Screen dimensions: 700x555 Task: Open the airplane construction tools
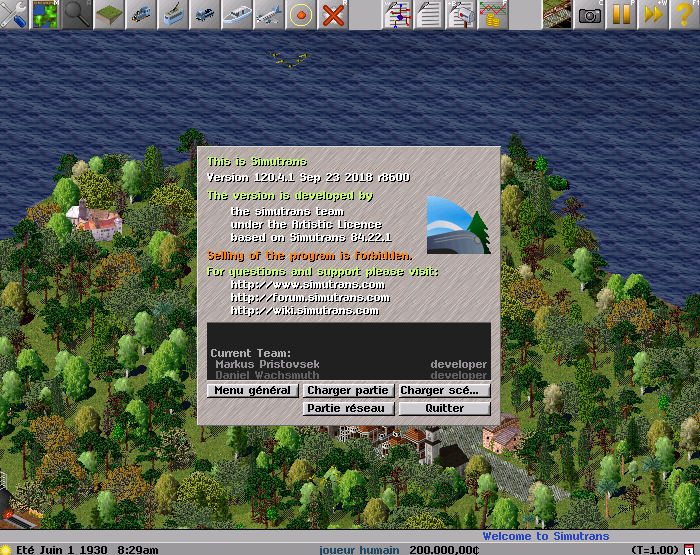[269, 14]
